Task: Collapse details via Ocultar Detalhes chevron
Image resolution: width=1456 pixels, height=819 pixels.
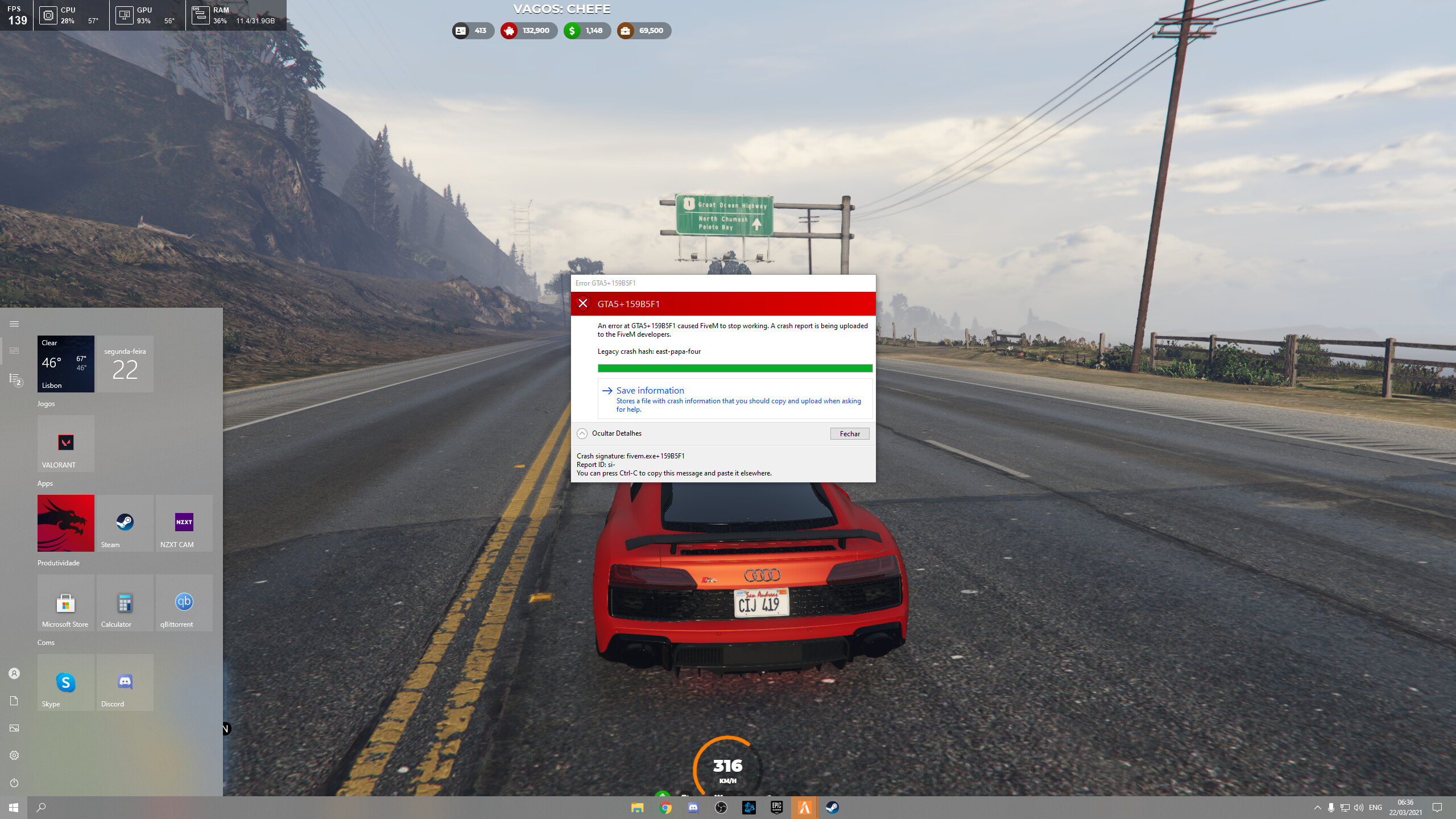Action: coord(582,433)
